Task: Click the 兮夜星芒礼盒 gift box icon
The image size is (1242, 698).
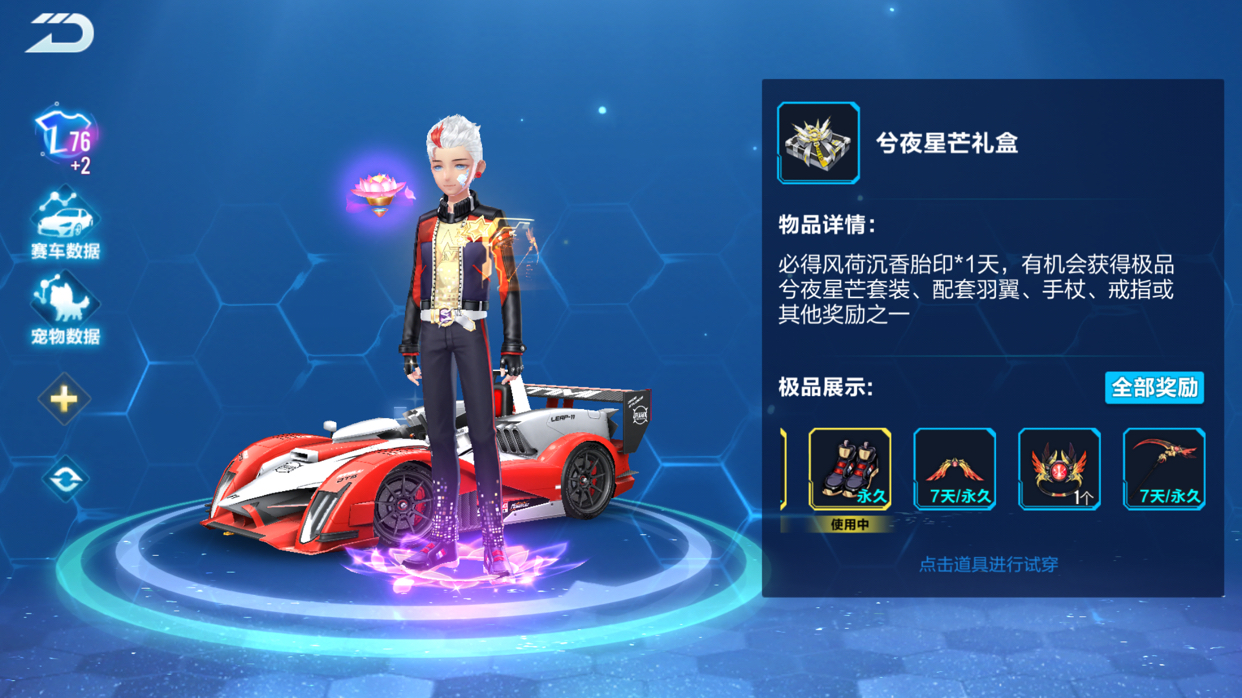Action: [x=818, y=144]
